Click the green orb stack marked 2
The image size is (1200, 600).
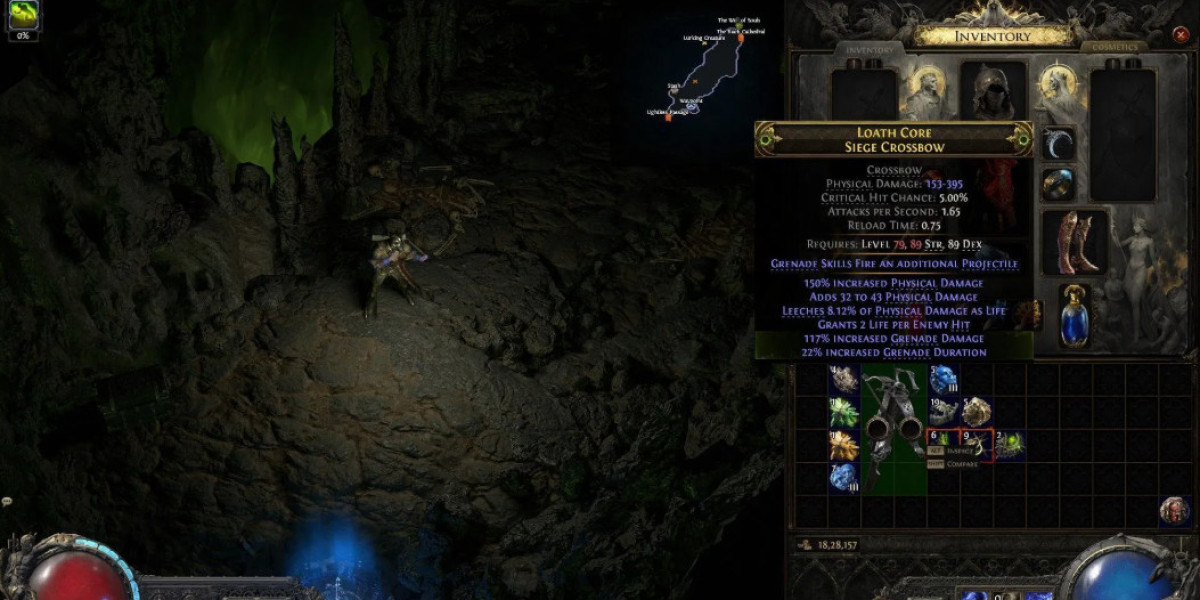point(1009,445)
